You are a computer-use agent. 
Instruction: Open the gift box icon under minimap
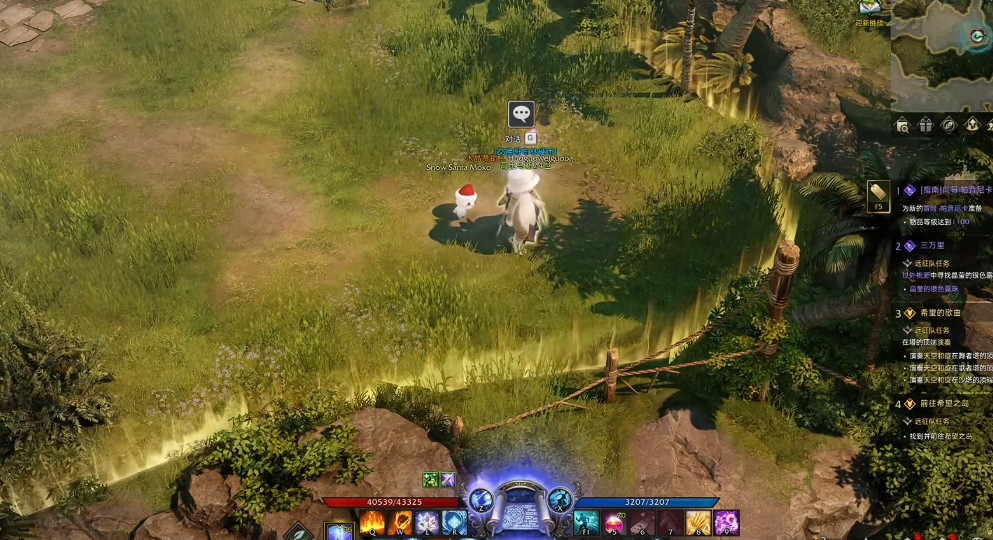pyautogui.click(x=926, y=125)
